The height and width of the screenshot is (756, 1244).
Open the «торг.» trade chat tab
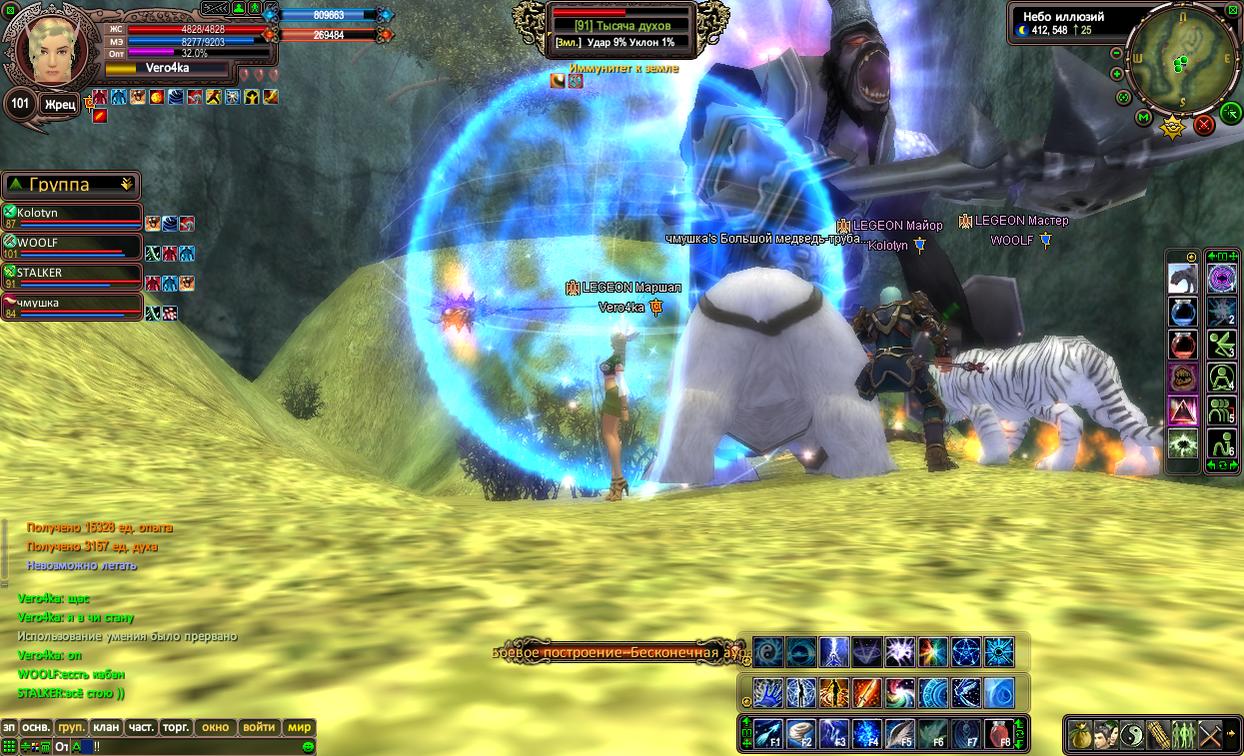(x=176, y=727)
